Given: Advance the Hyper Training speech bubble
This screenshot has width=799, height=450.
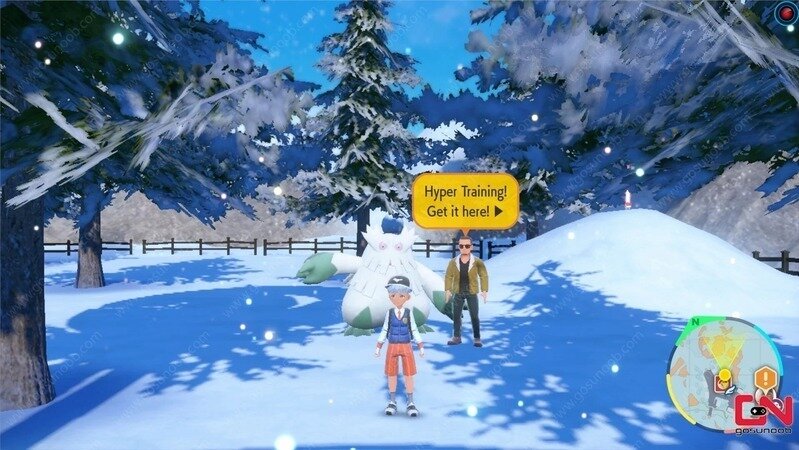Looking at the screenshot, I should pos(465,200).
